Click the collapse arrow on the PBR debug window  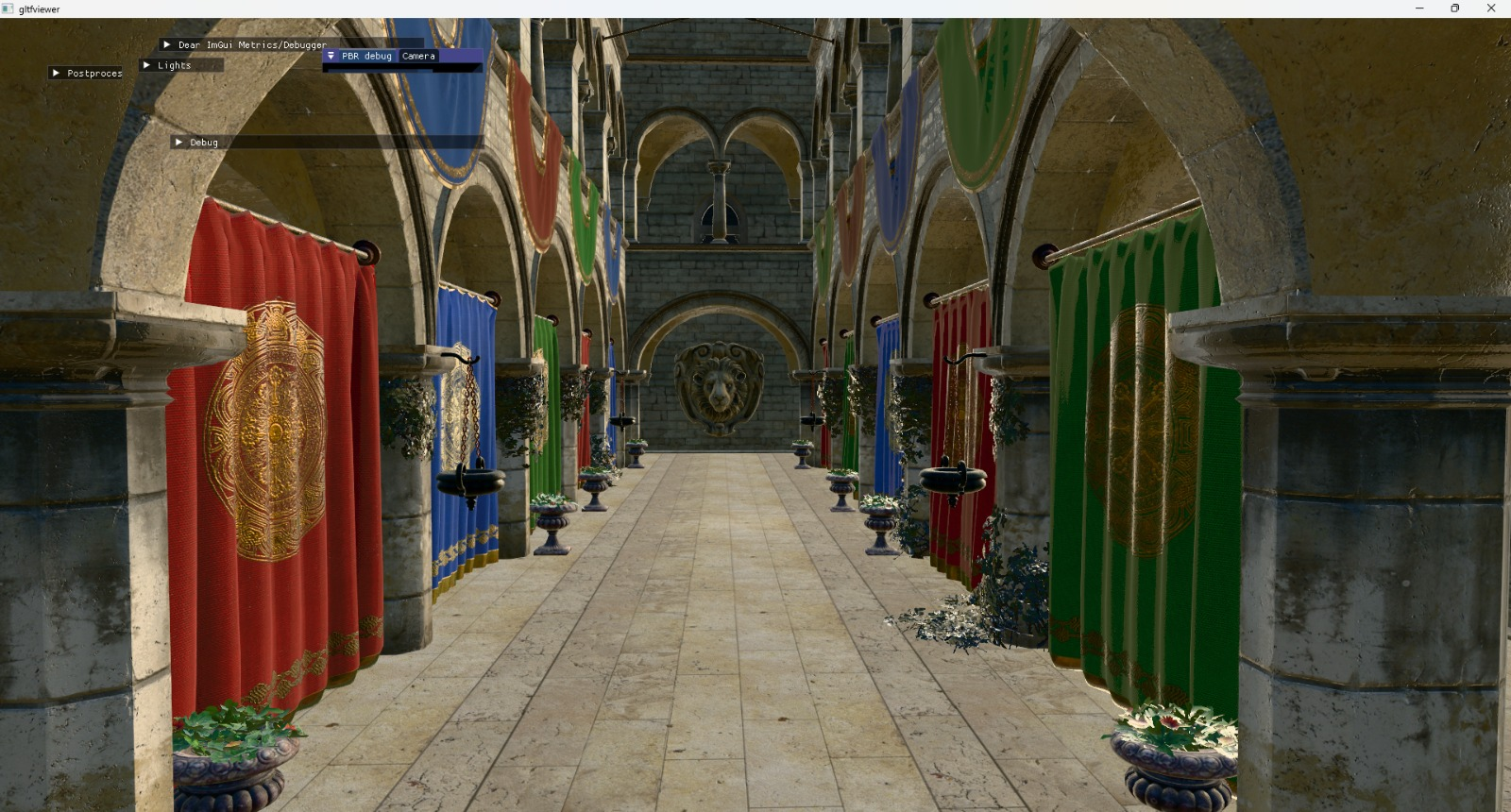[331, 56]
